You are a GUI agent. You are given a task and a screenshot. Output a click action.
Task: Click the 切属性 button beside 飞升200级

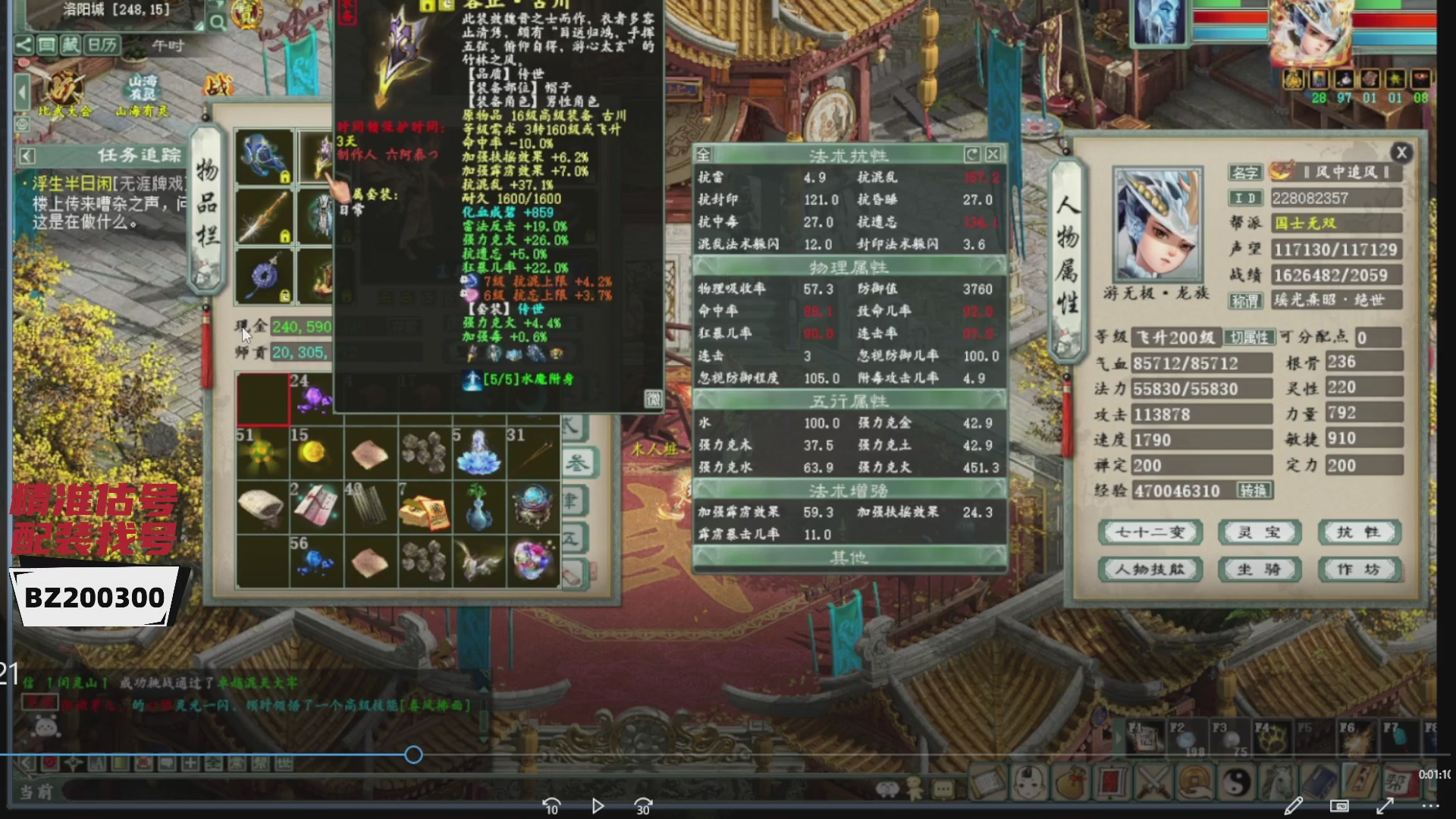[x=1250, y=337]
